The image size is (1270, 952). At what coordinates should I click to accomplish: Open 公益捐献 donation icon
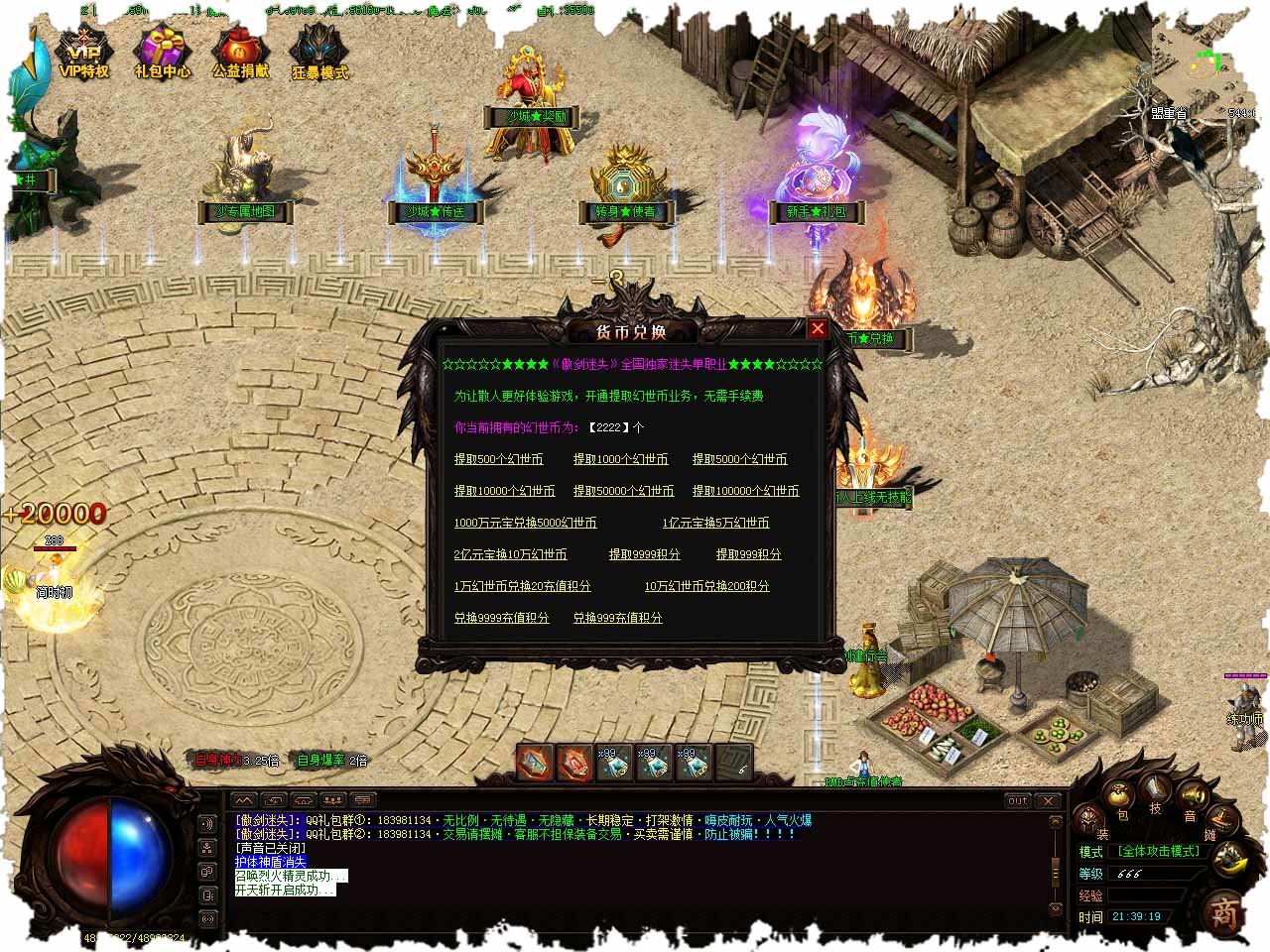click(240, 55)
